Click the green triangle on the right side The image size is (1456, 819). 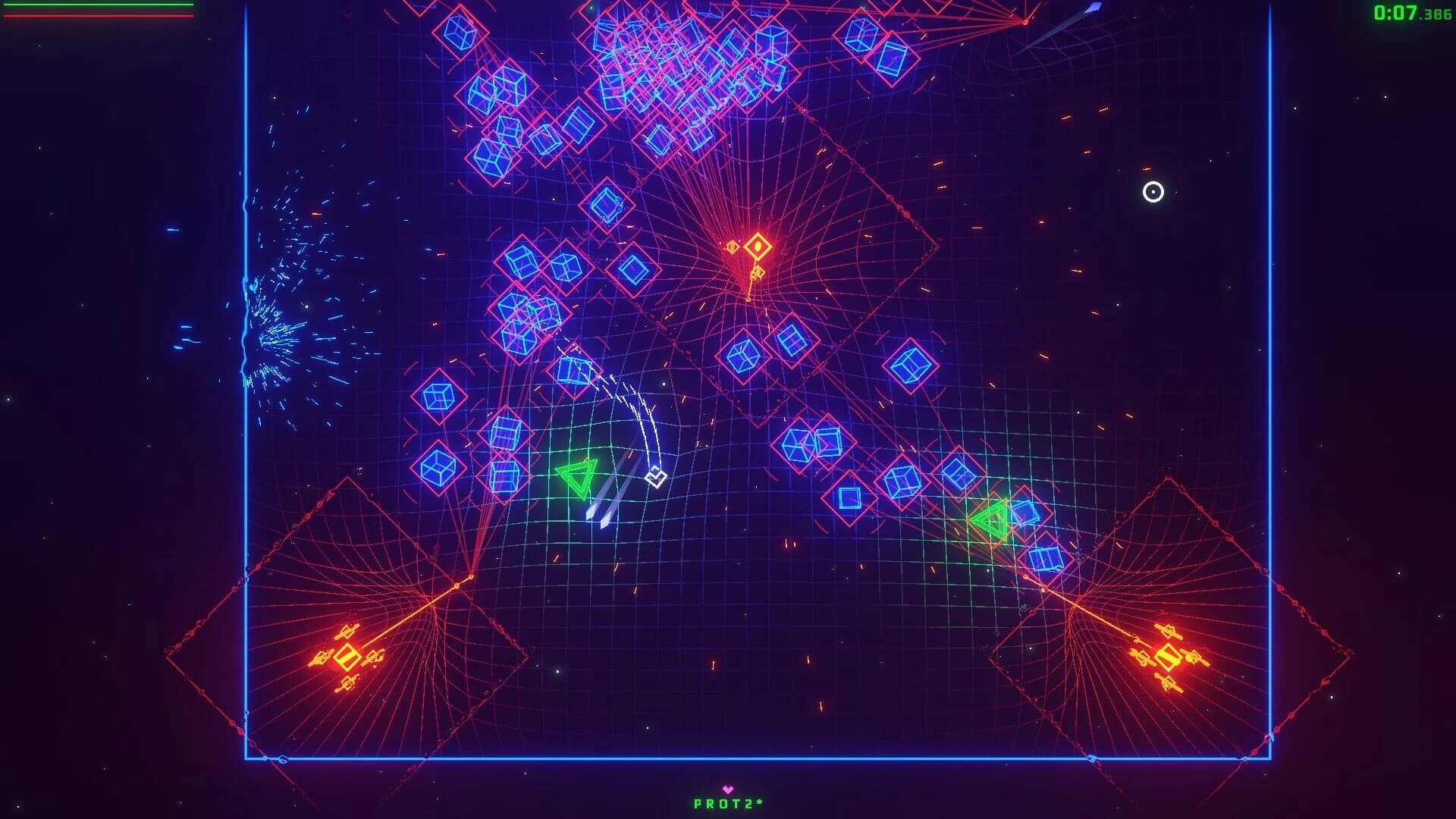tap(990, 520)
